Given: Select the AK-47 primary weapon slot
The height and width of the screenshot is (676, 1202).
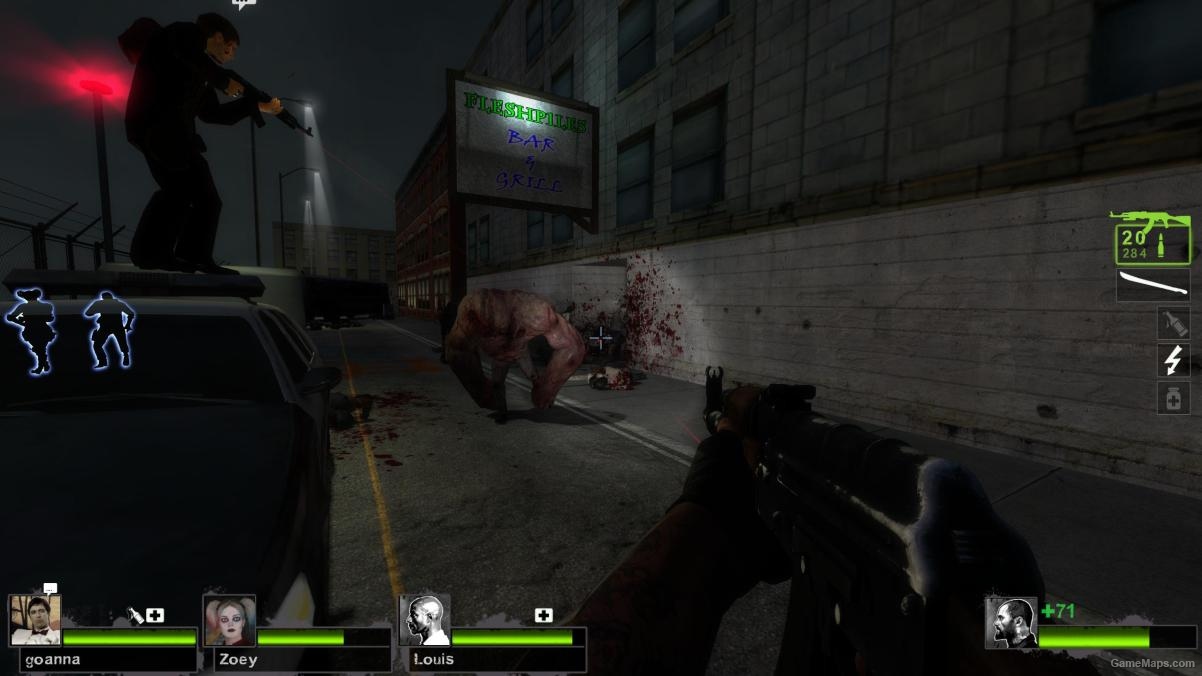Looking at the screenshot, I should tap(1153, 239).
